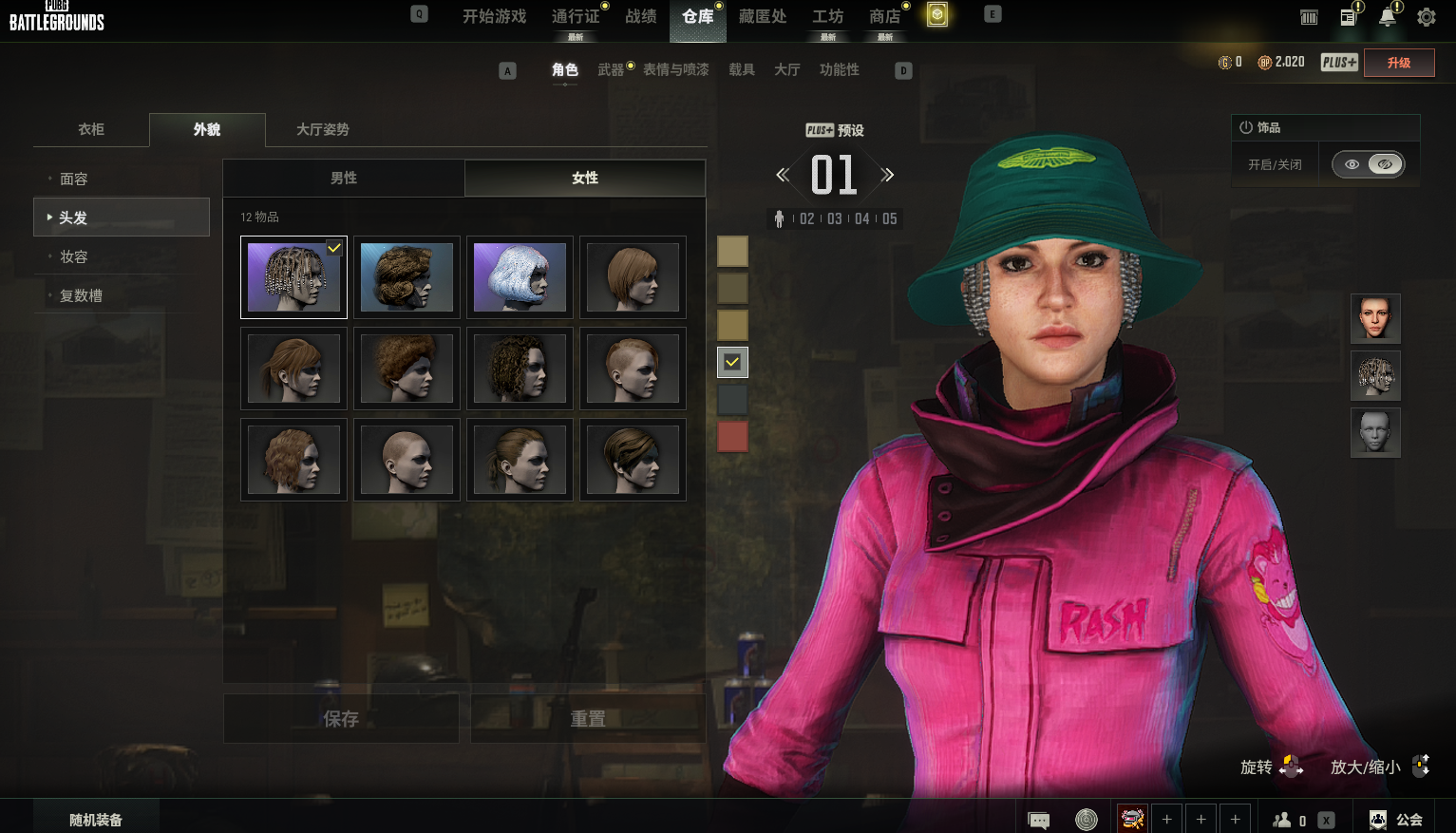Toggle the 饰品 accessories visibility switch
This screenshot has width=1456, height=833.
pyautogui.click(x=1368, y=164)
